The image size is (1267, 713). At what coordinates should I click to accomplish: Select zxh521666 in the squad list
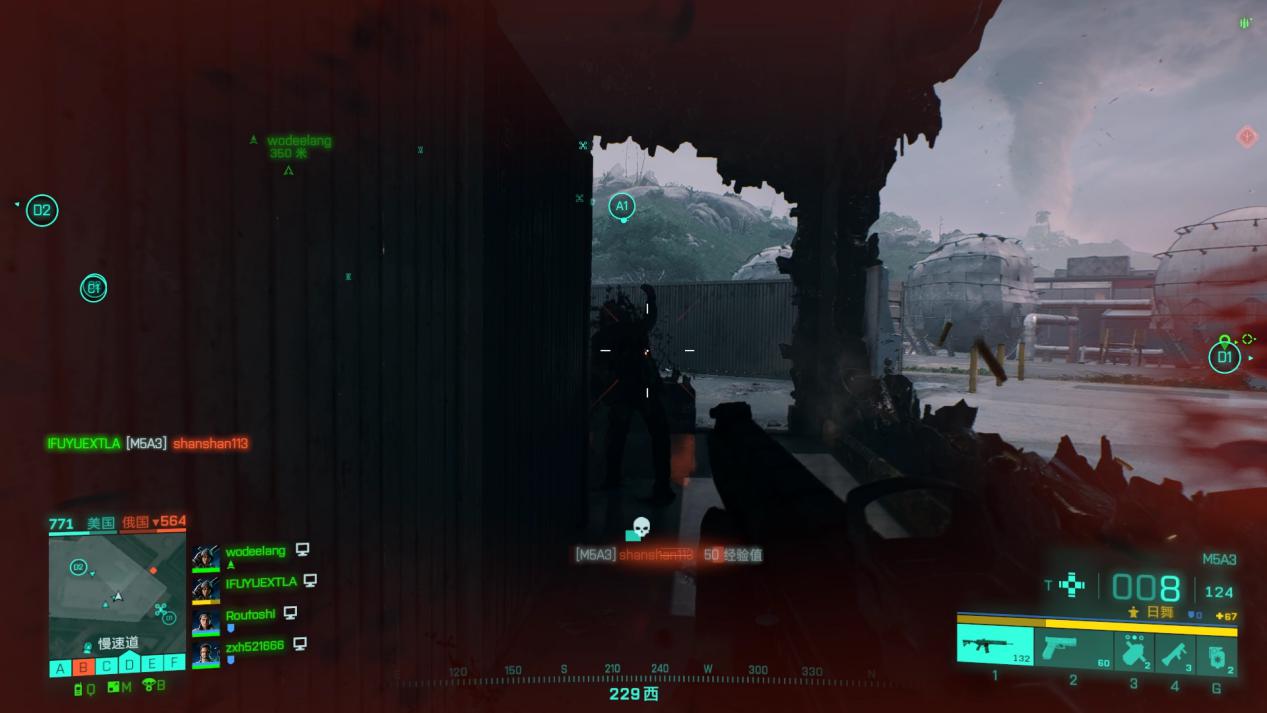254,646
